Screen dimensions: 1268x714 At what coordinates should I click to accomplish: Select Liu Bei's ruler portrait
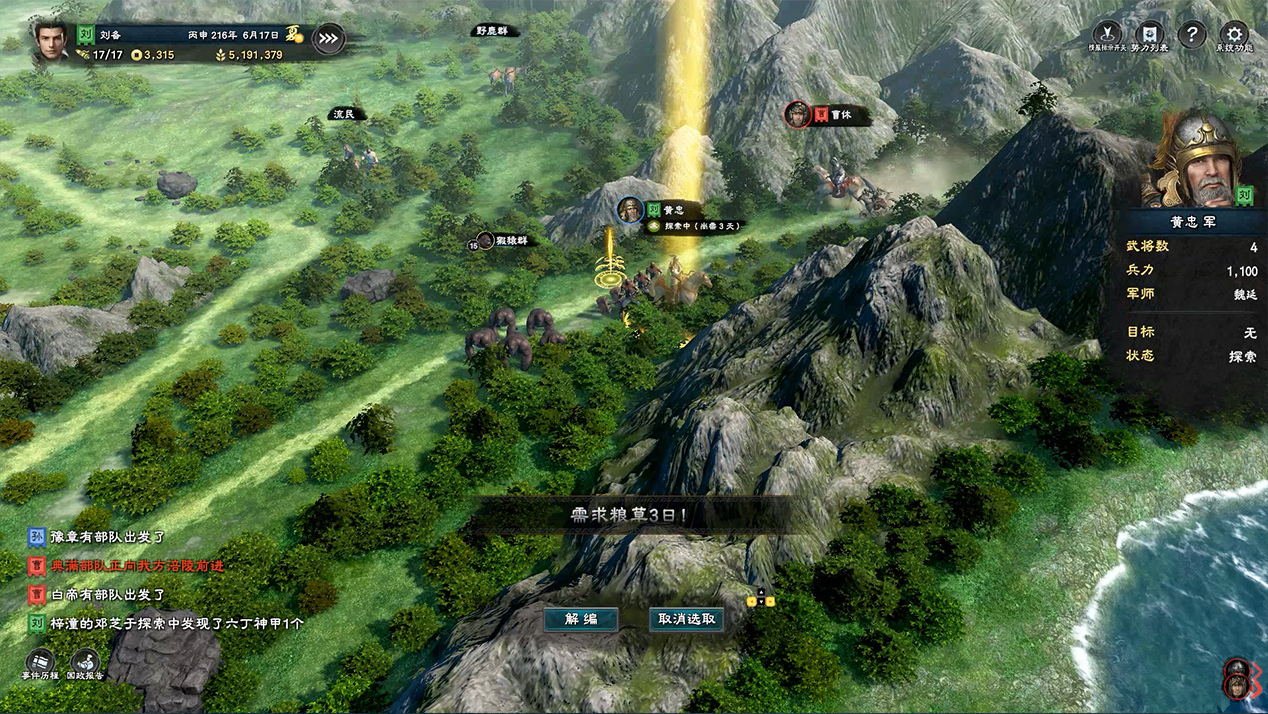click(50, 40)
